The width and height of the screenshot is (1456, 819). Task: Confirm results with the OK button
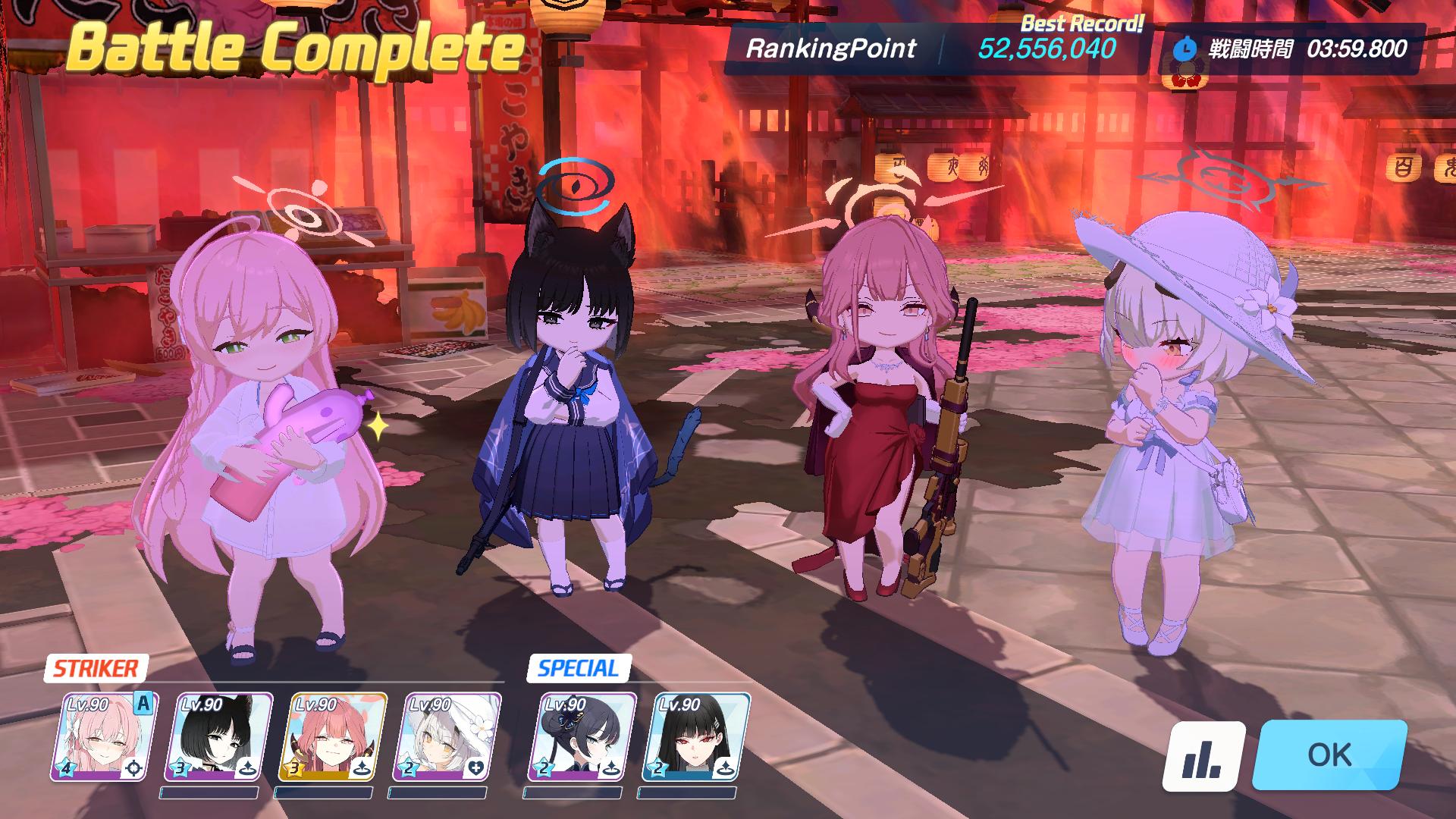[x=1329, y=755]
